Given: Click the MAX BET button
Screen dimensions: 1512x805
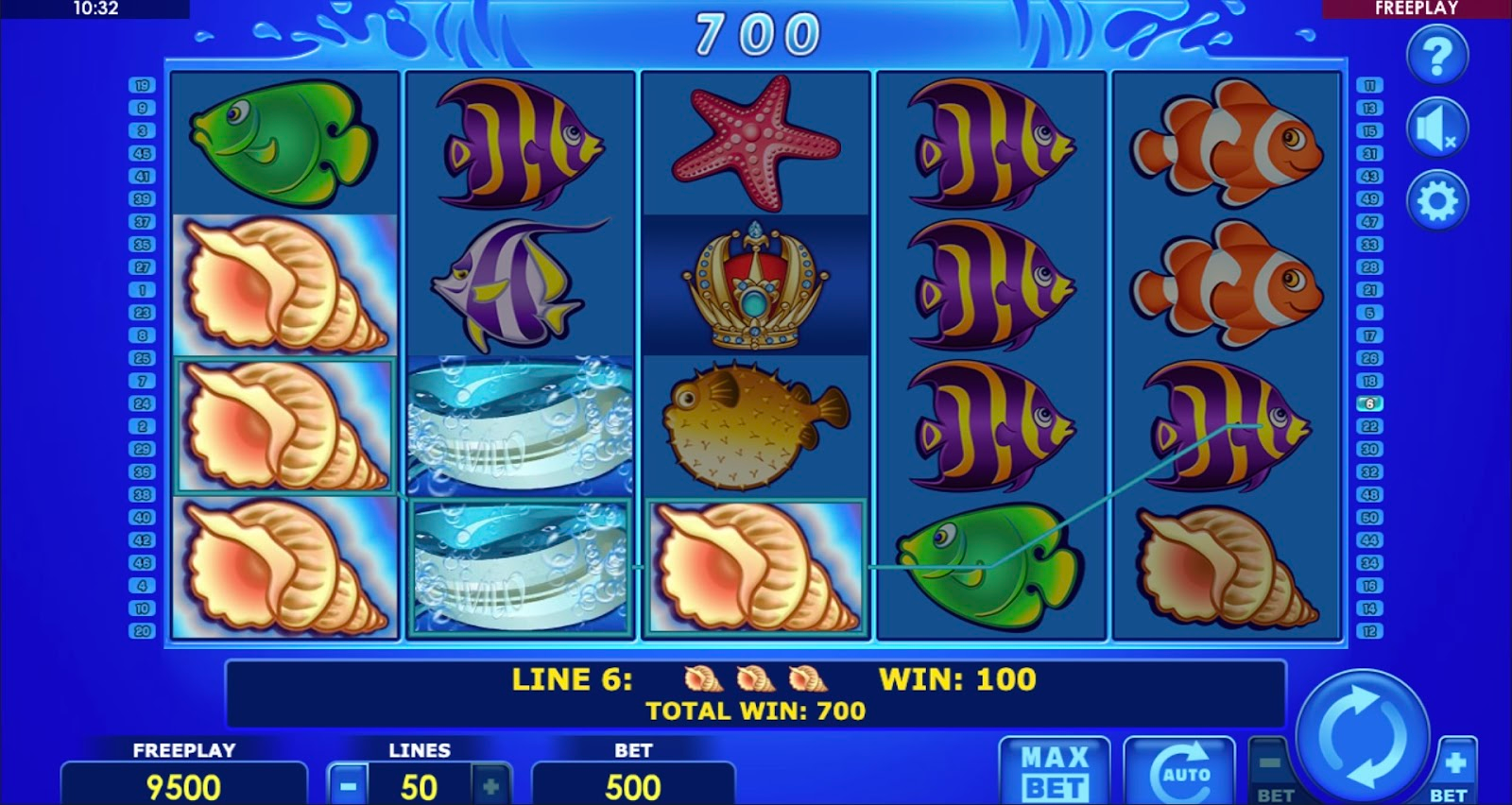Looking at the screenshot, I should 1054,772.
